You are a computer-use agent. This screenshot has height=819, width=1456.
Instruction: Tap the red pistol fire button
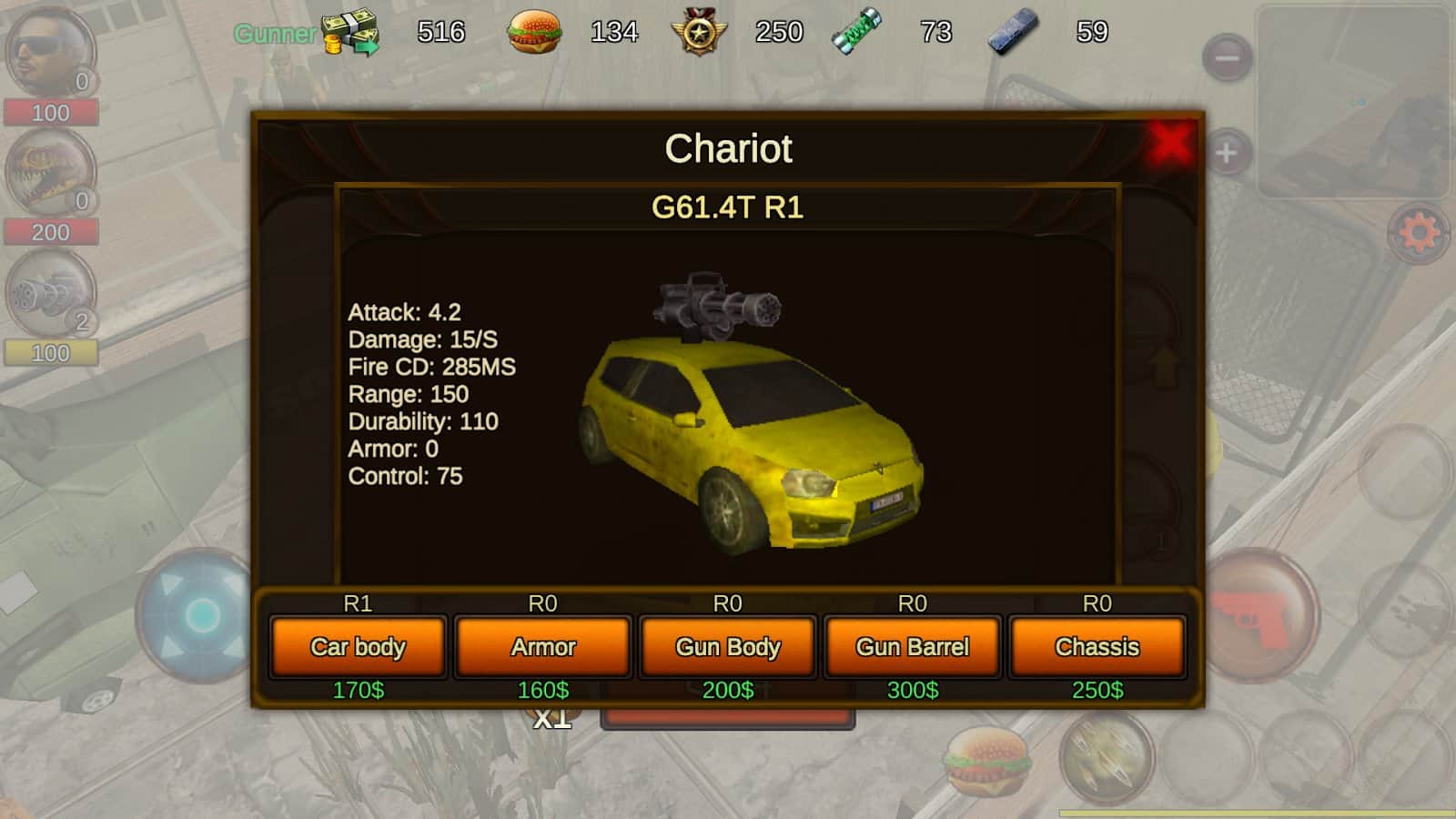tap(1260, 616)
